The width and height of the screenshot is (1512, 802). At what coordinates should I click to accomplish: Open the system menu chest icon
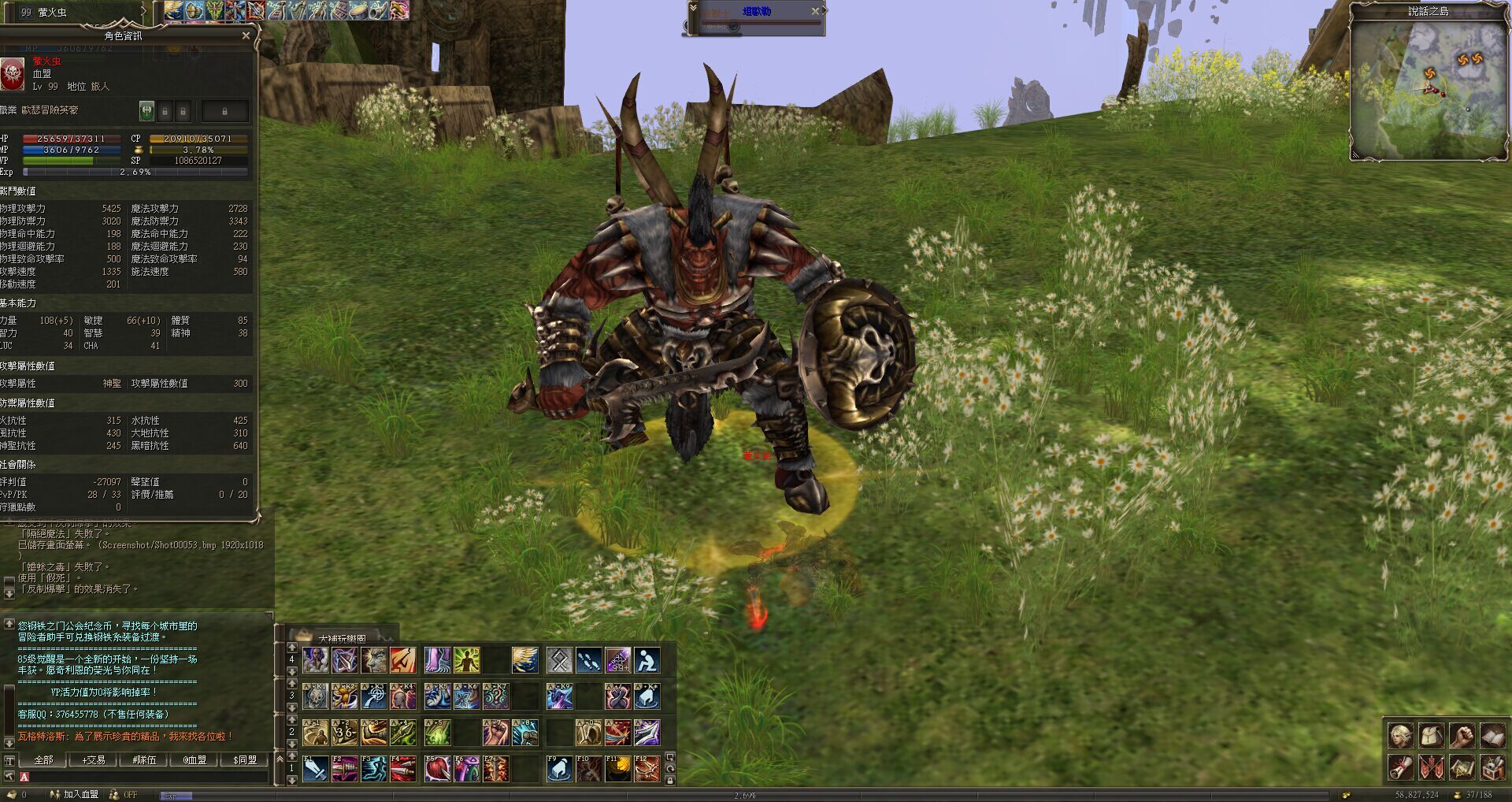pyautogui.click(x=1492, y=767)
